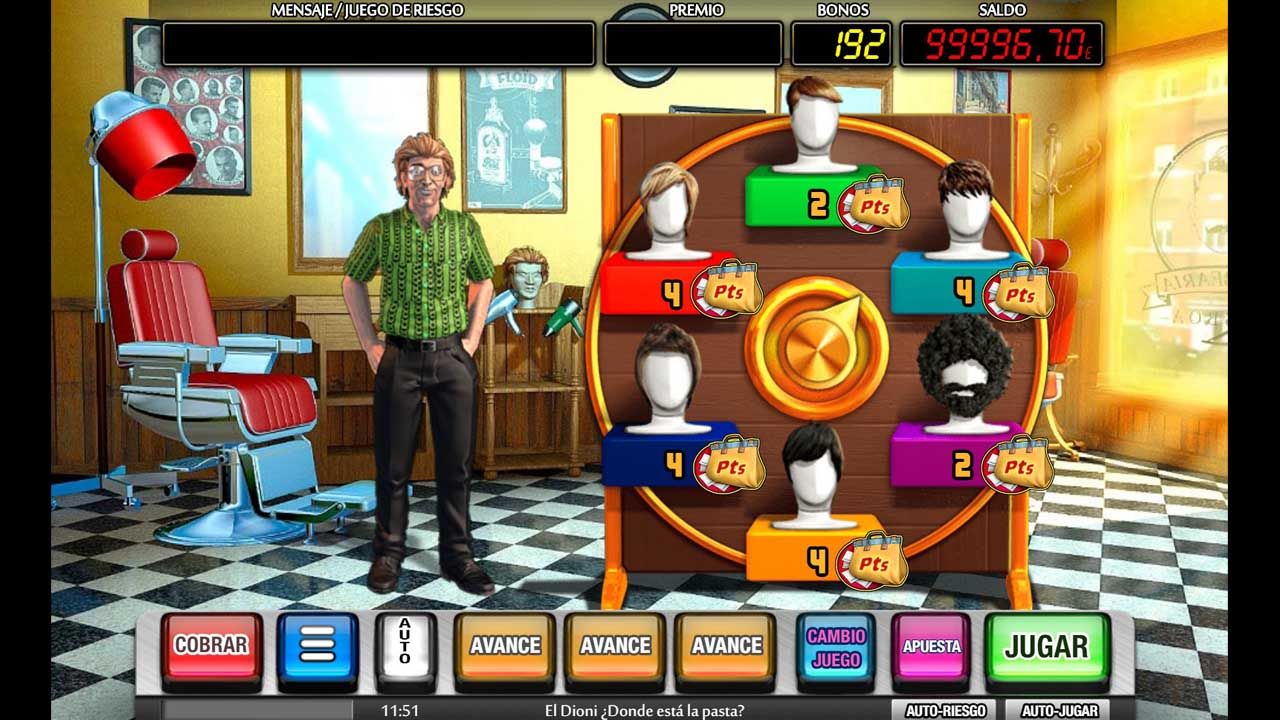
Task: Start a spin with the green JUGAR button
Action: click(1046, 646)
